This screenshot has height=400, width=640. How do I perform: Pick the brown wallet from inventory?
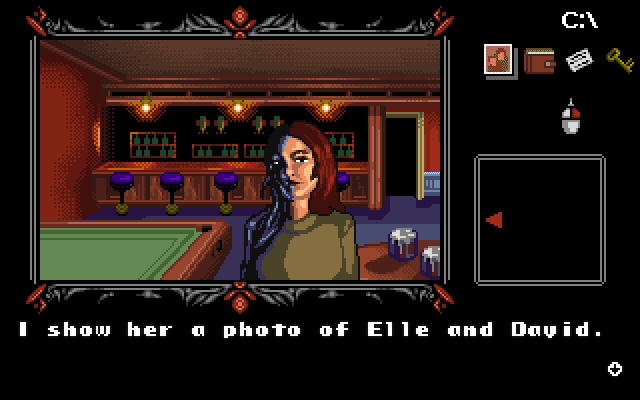(540, 60)
